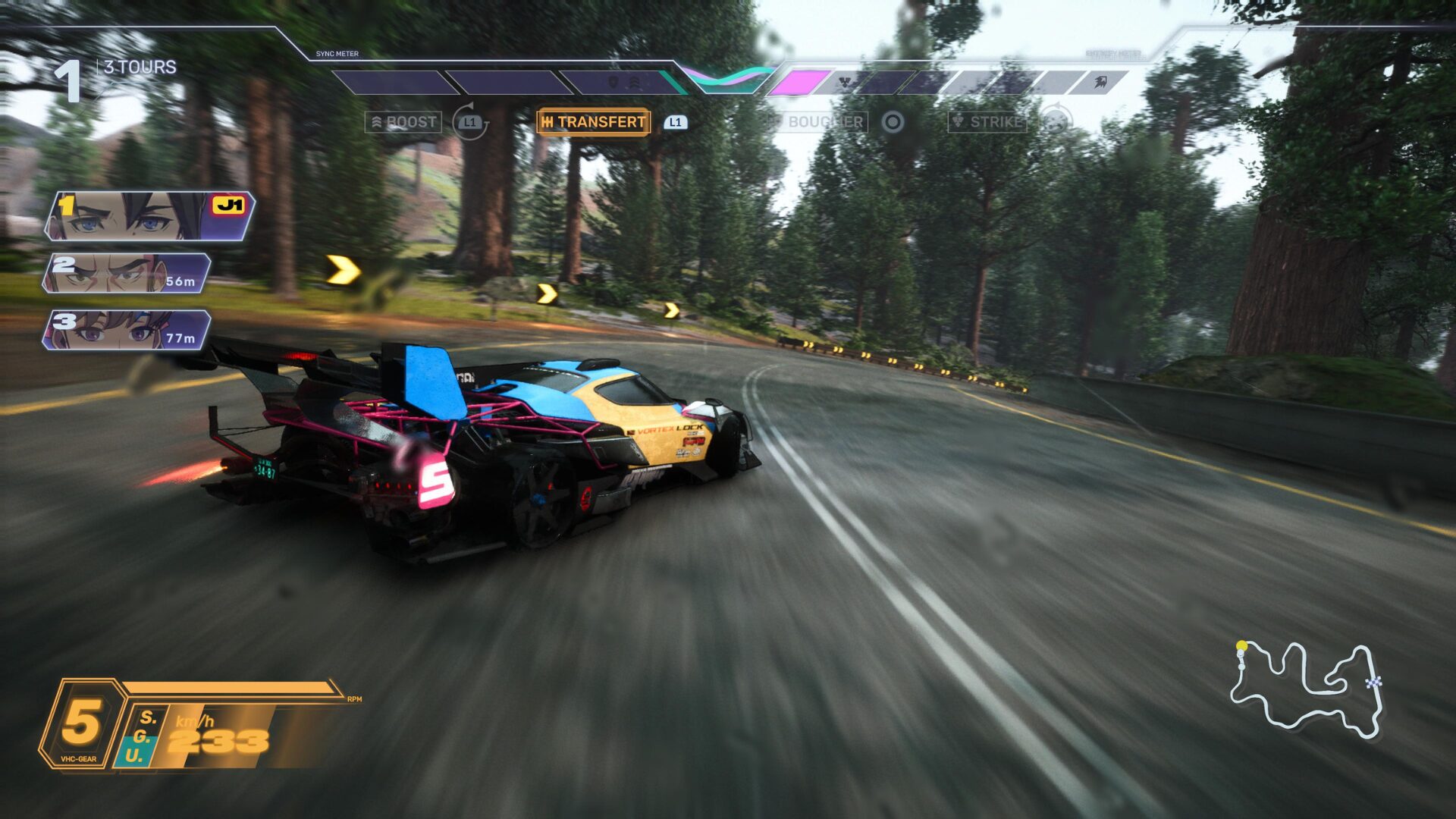Trigger the Strike ability label
Image resolution: width=1456 pixels, height=819 pixels.
click(987, 122)
